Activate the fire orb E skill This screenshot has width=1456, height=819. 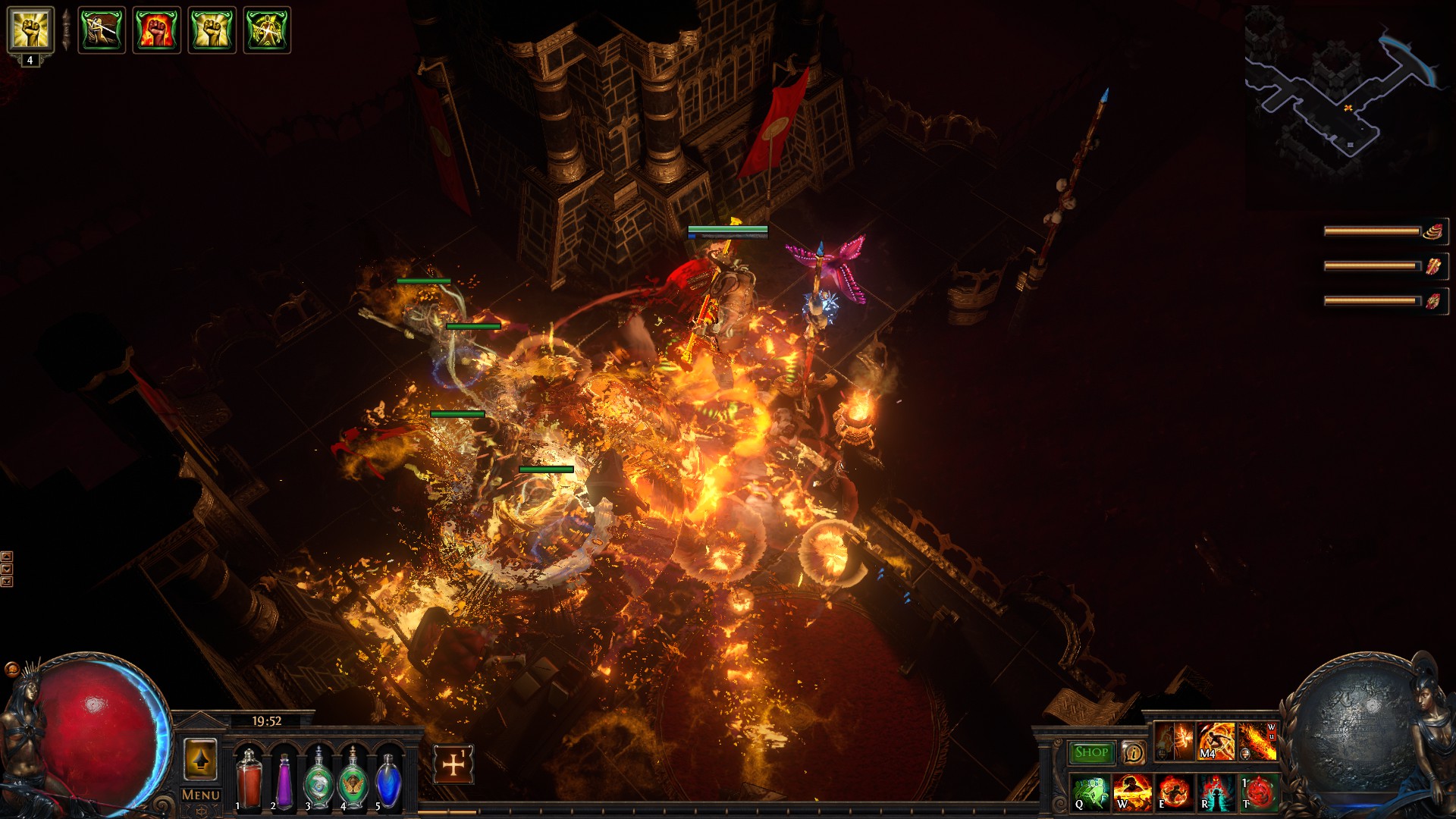[1174, 792]
